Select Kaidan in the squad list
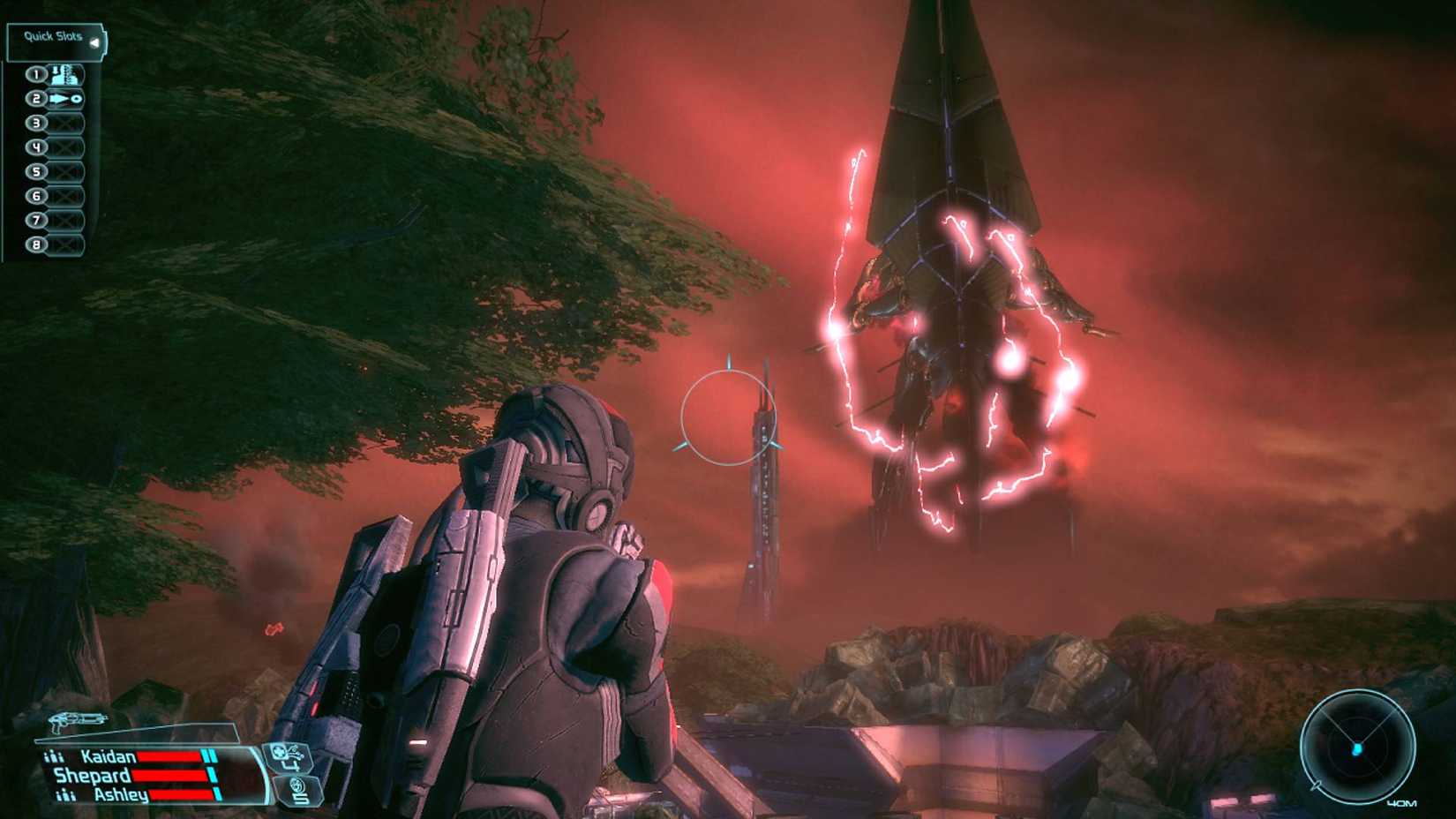The width and height of the screenshot is (1456, 819). (x=108, y=755)
